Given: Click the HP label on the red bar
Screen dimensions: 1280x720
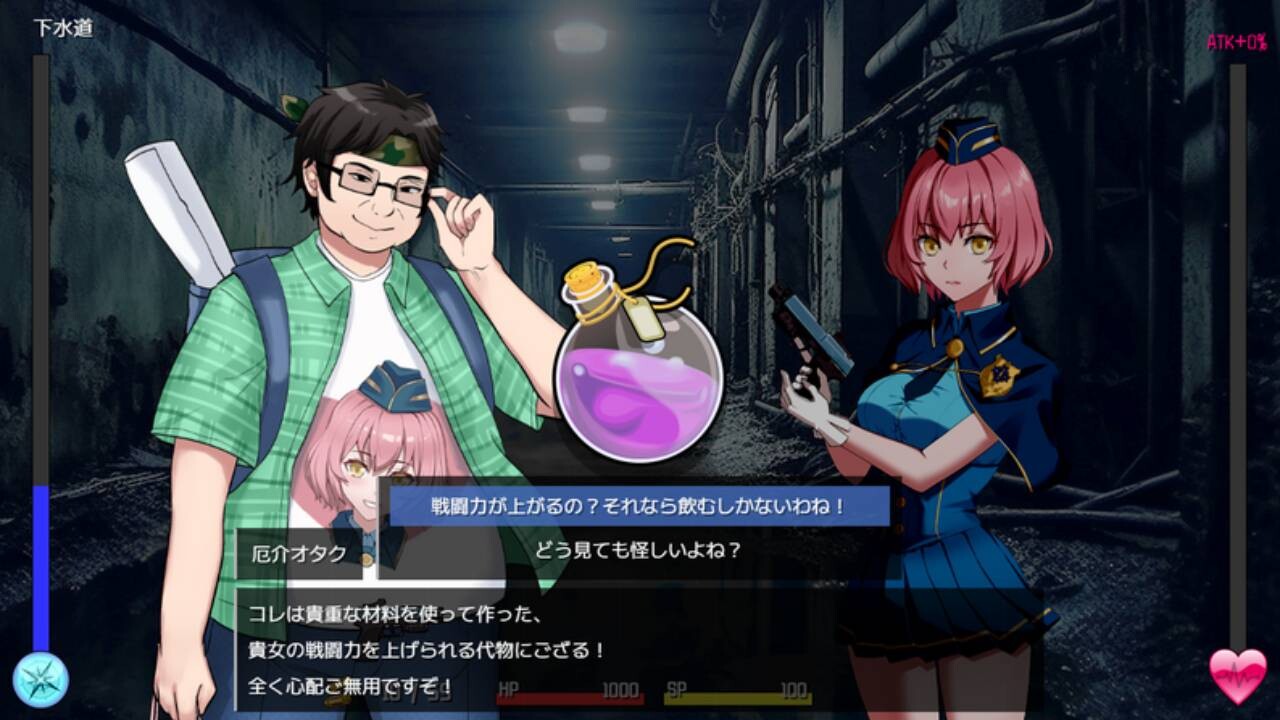Looking at the screenshot, I should tap(505, 689).
